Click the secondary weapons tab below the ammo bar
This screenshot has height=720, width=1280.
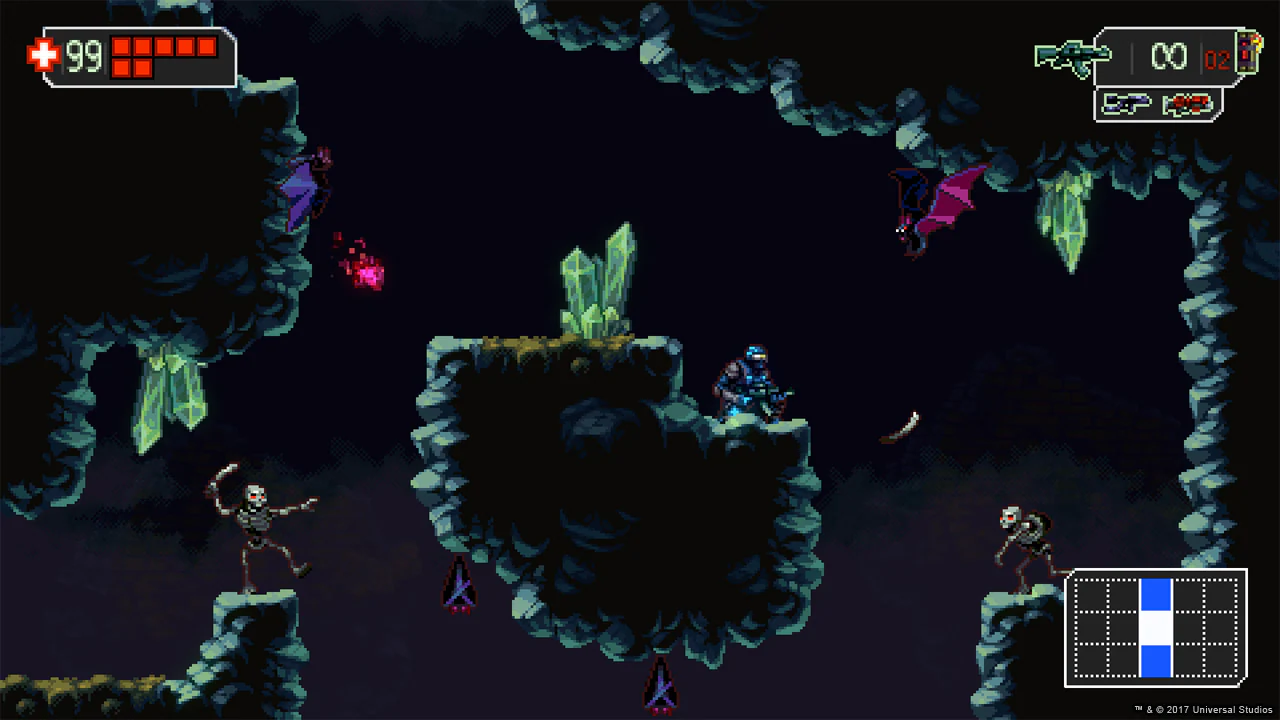pyautogui.click(x=1157, y=105)
